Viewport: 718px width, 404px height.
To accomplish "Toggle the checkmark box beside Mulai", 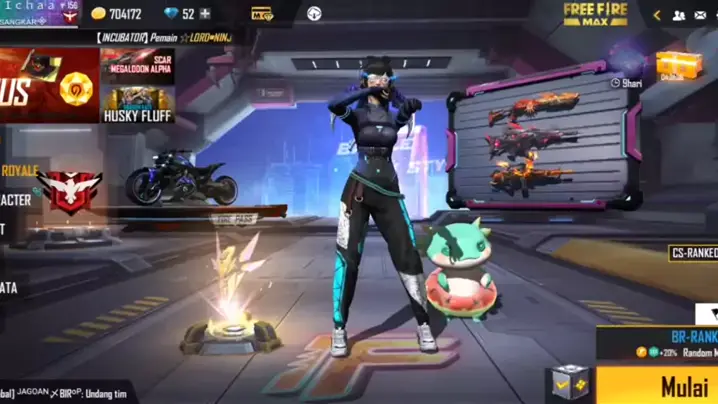I will [571, 384].
